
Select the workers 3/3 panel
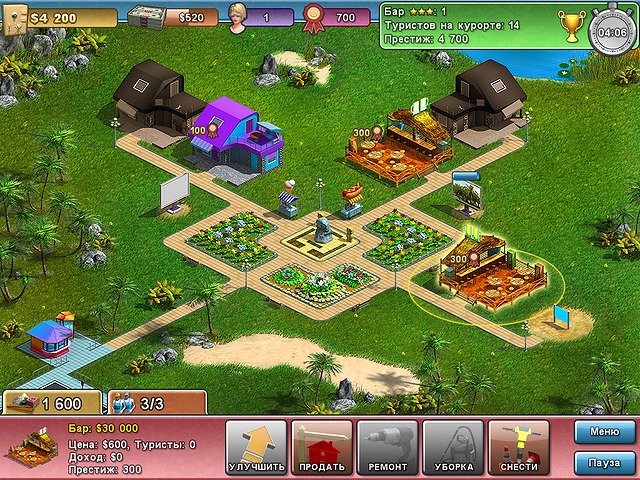[x=156, y=402]
